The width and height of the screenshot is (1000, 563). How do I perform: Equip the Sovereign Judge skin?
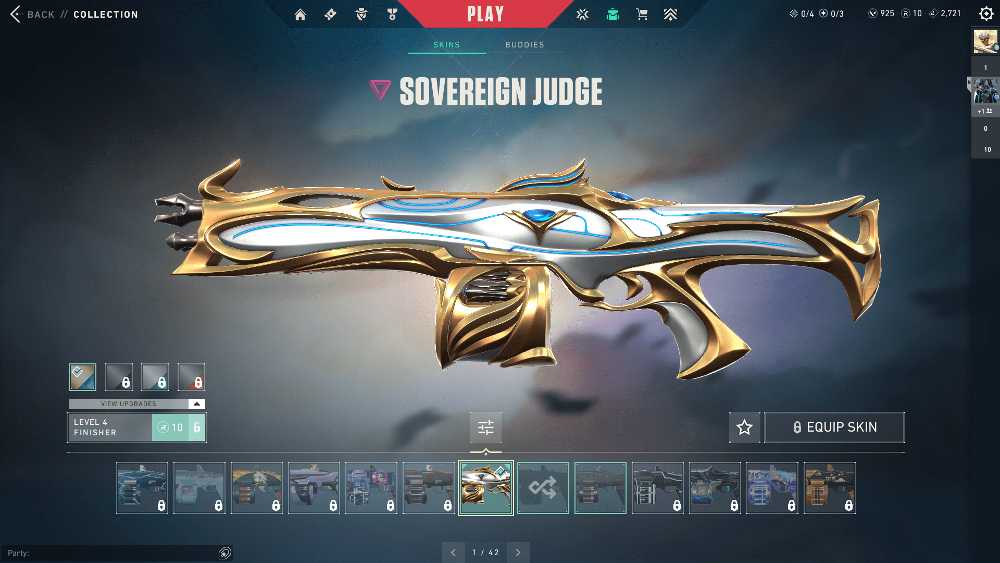tap(834, 427)
